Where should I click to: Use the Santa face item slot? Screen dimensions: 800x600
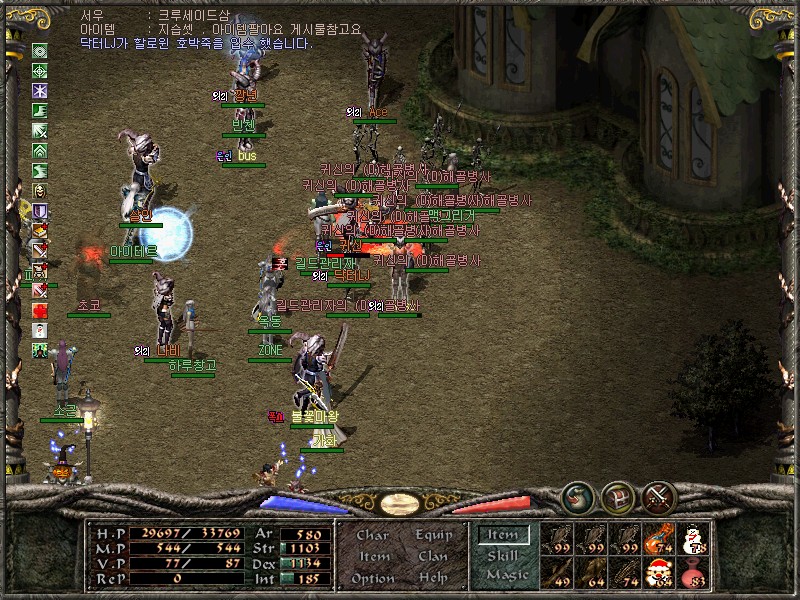tap(658, 572)
